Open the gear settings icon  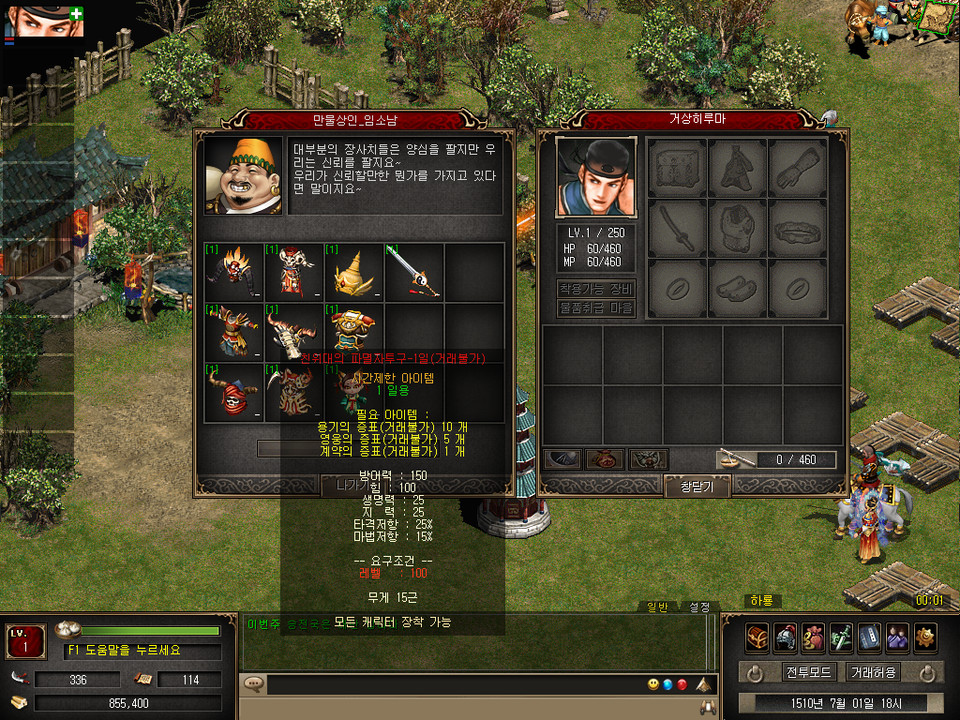pyautogui.click(x=925, y=637)
